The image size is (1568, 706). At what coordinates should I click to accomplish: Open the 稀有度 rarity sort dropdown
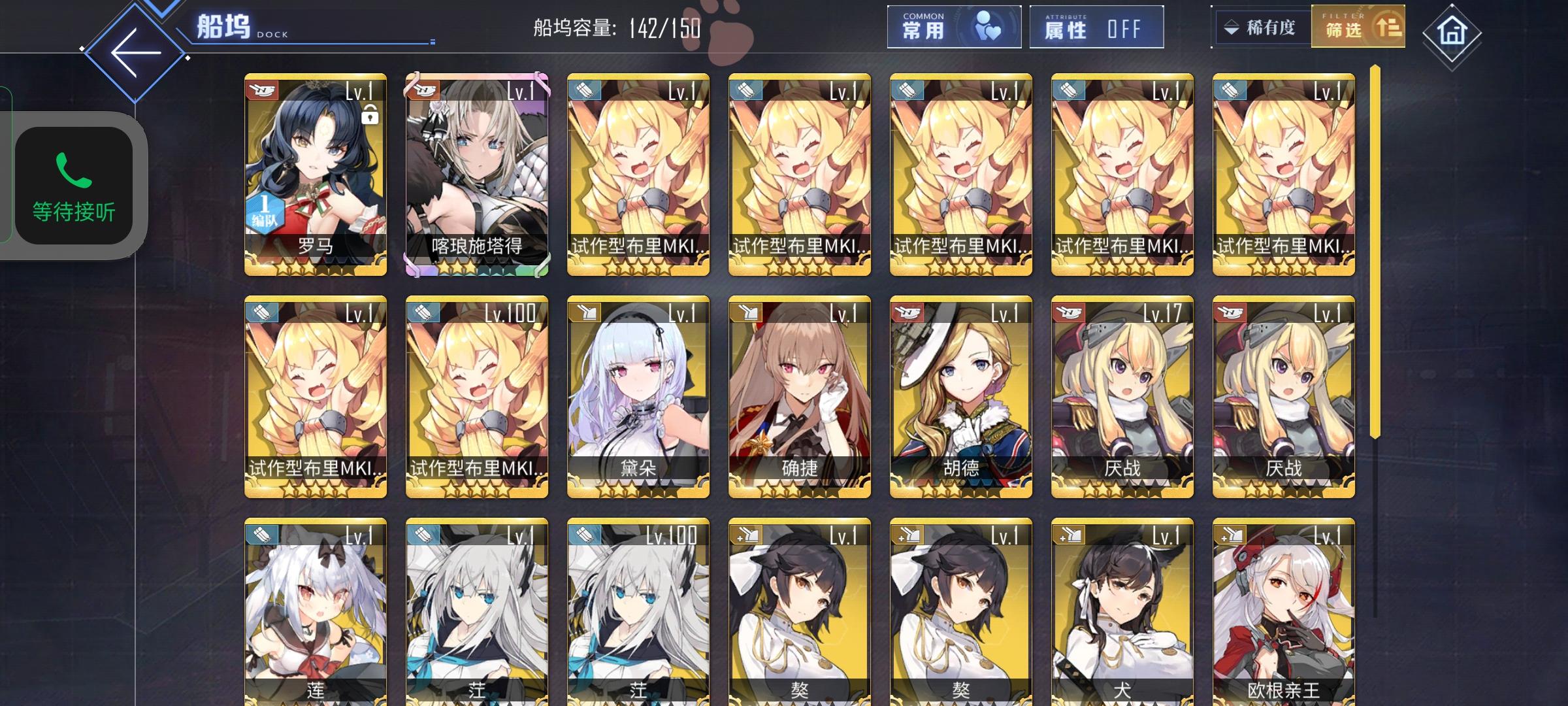[x=1266, y=27]
